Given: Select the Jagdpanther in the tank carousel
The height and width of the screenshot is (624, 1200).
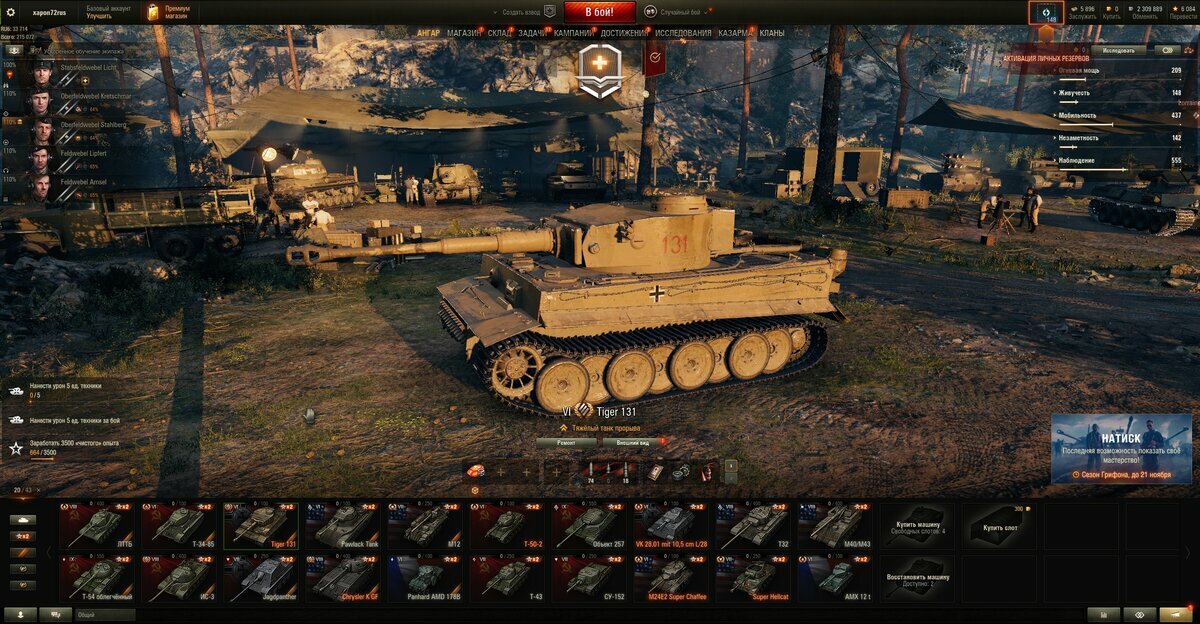Looking at the screenshot, I should pyautogui.click(x=260, y=578).
